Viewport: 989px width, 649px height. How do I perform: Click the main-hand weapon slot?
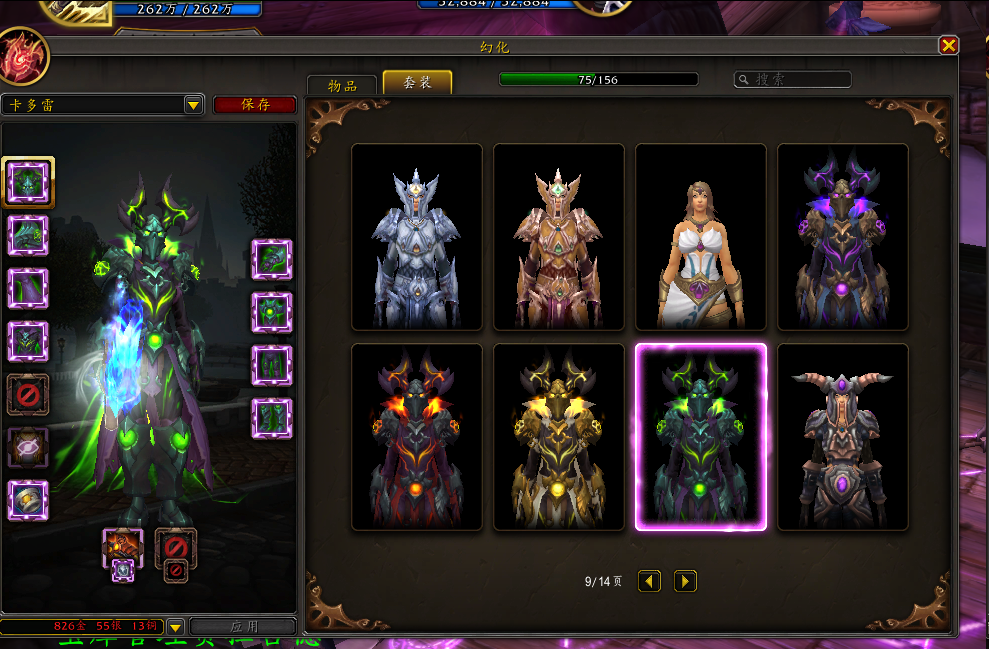[123, 546]
